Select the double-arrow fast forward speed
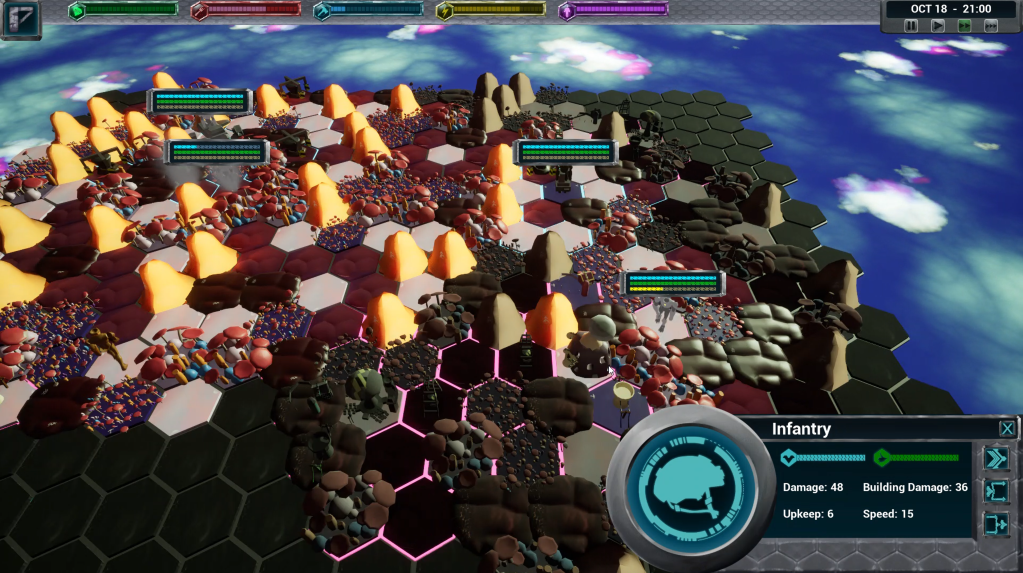Image resolution: width=1023 pixels, height=573 pixels. point(964,25)
